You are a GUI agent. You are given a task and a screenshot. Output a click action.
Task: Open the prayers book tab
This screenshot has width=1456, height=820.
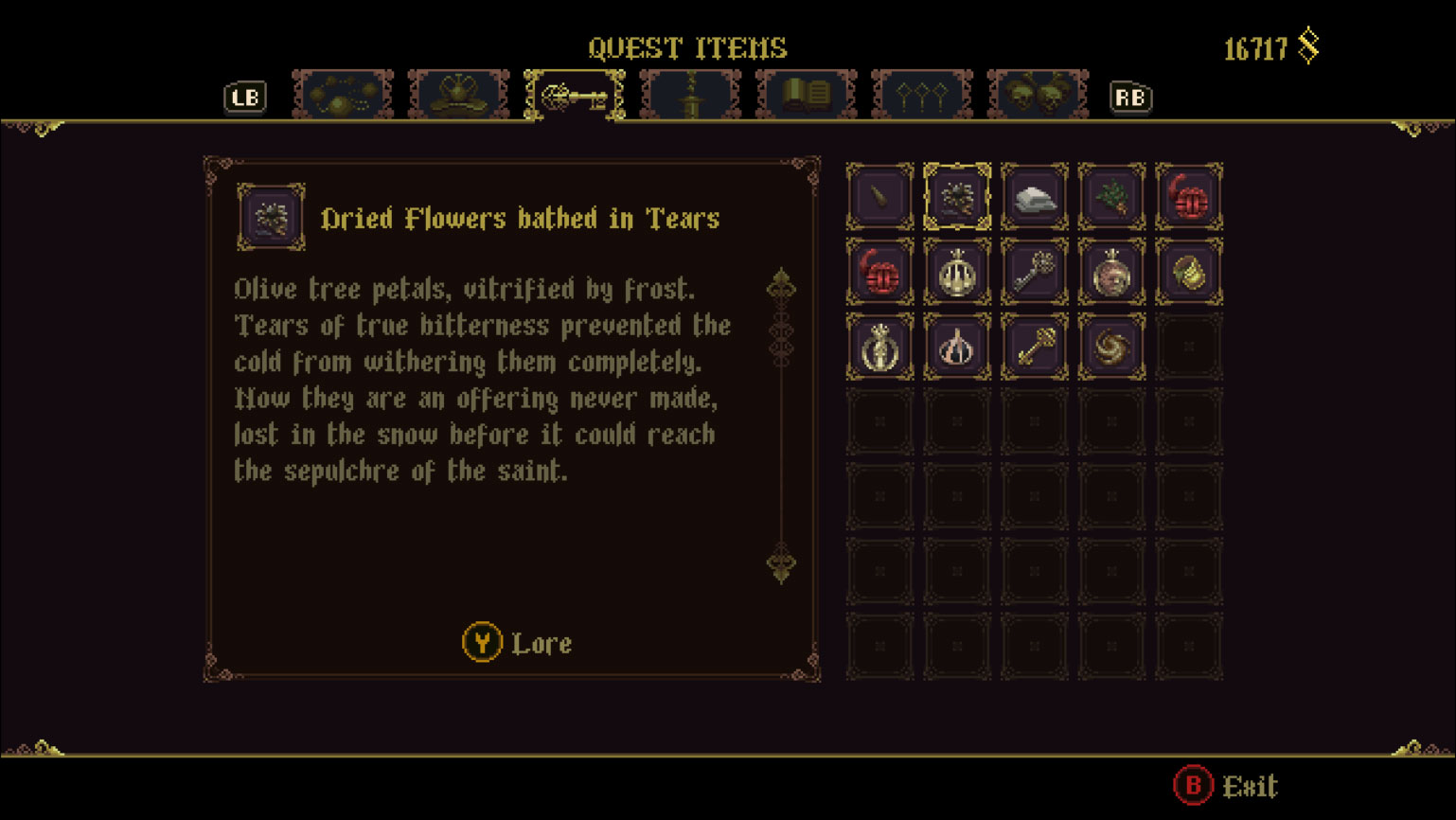(x=807, y=96)
